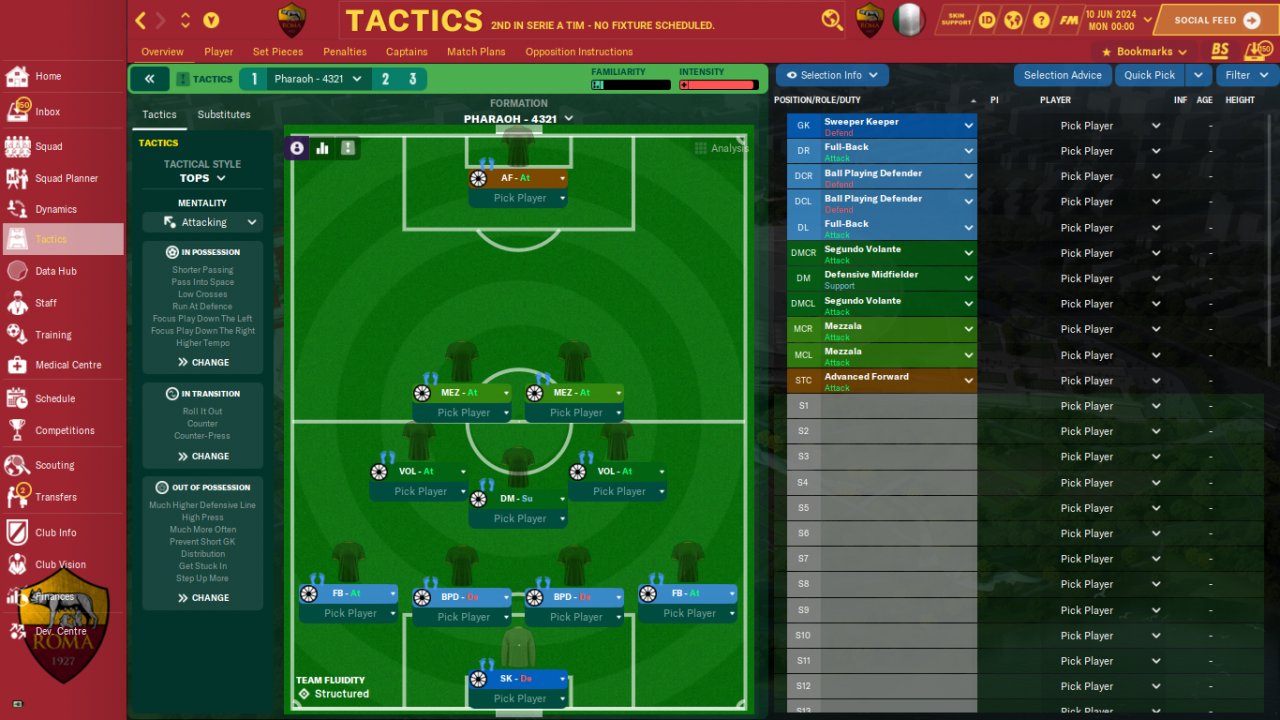Go to the Squad screen
The image size is (1280, 720).
point(48,146)
